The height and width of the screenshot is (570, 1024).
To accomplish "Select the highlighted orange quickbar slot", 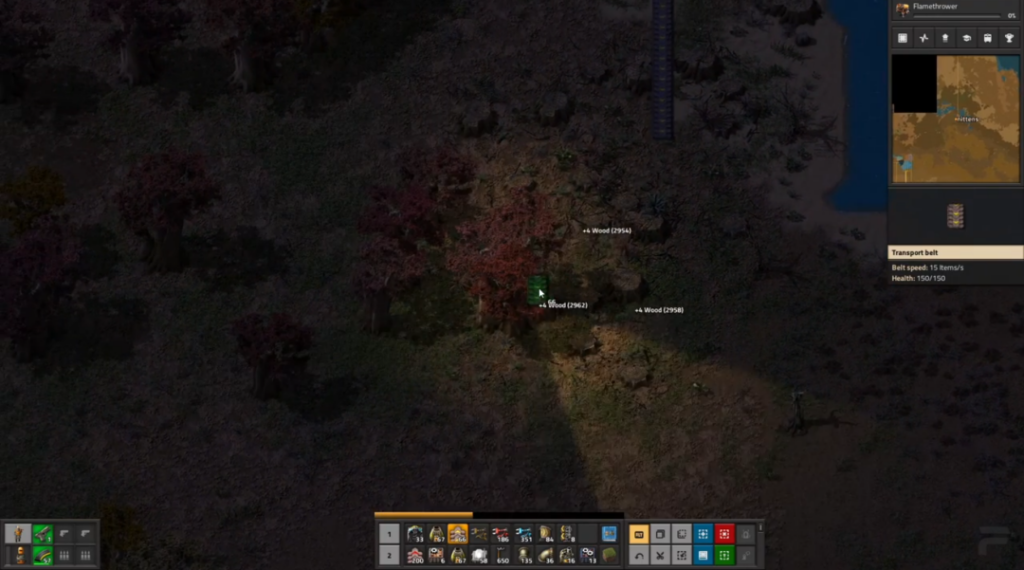I will (x=457, y=534).
